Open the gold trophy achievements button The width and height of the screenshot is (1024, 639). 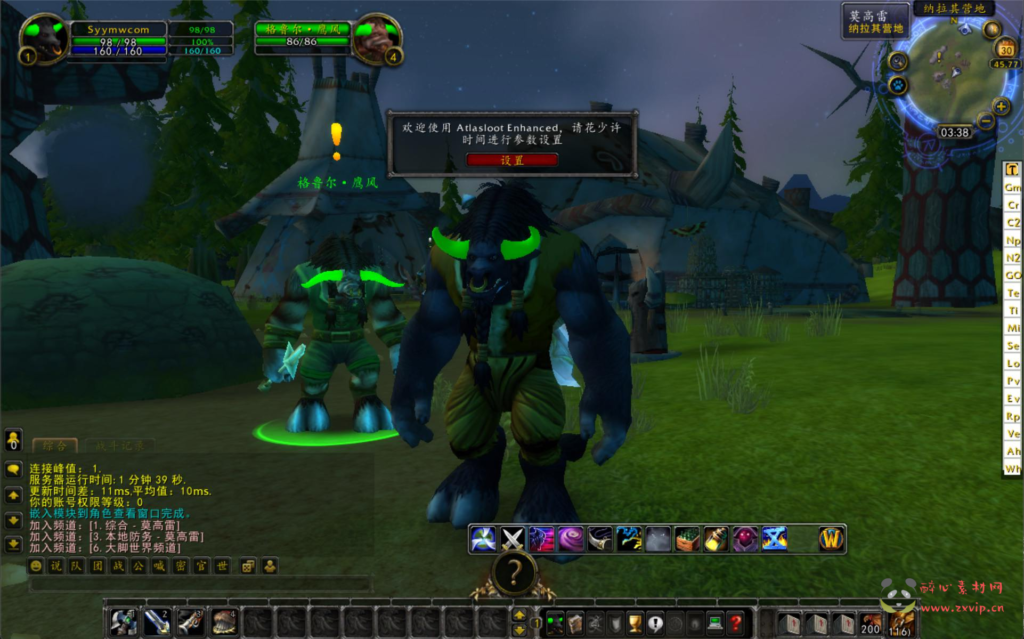634,622
